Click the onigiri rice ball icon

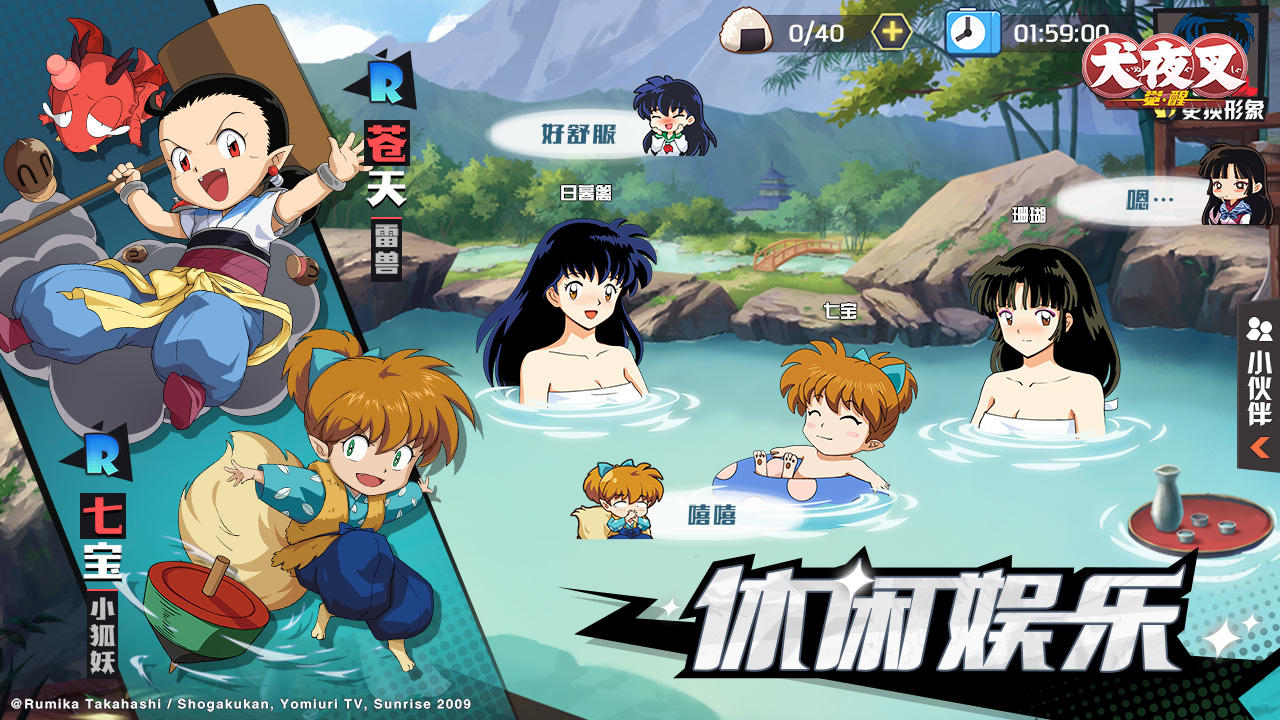(x=745, y=31)
